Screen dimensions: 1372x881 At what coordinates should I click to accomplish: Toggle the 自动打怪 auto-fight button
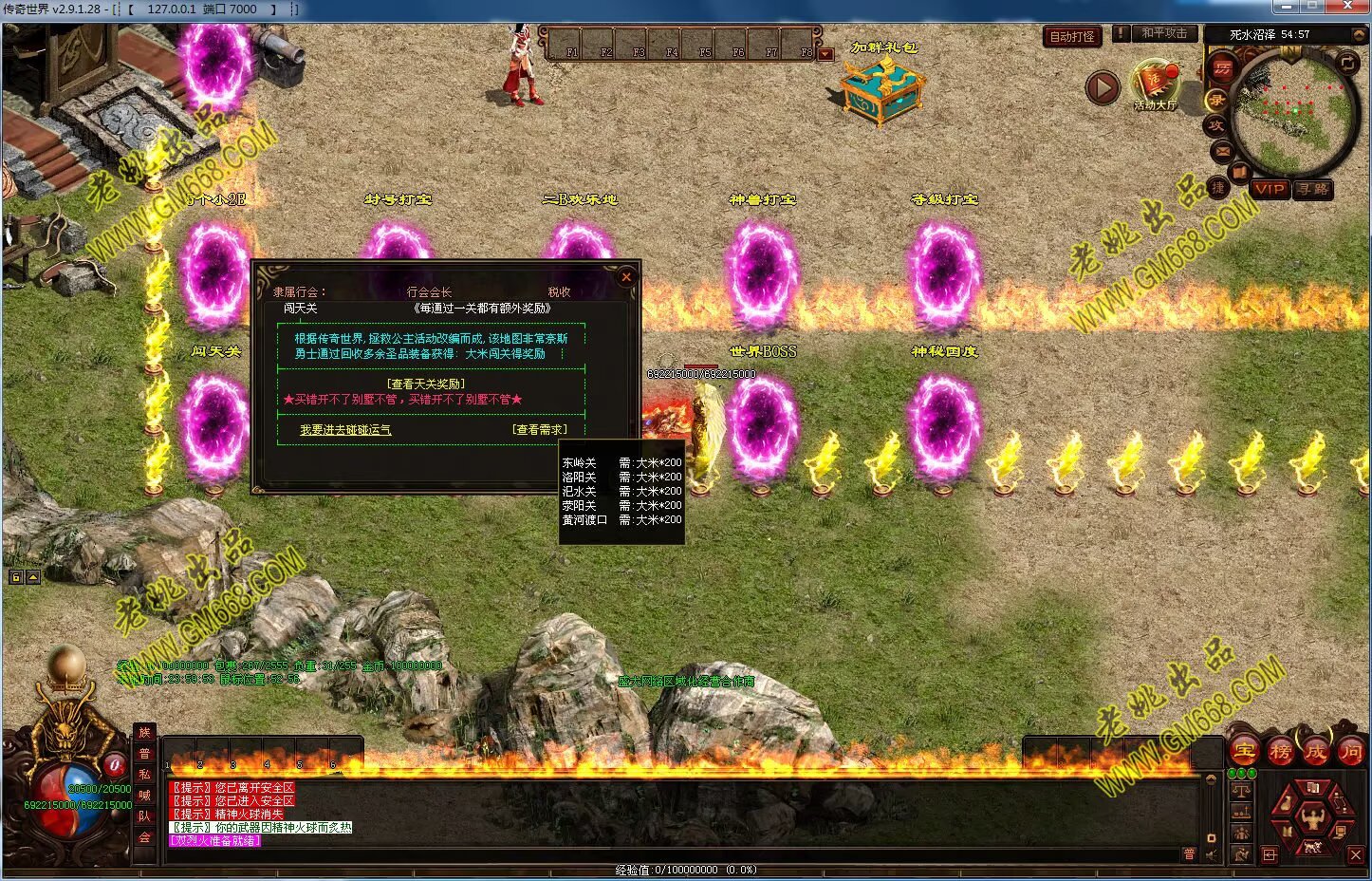[x=1072, y=36]
